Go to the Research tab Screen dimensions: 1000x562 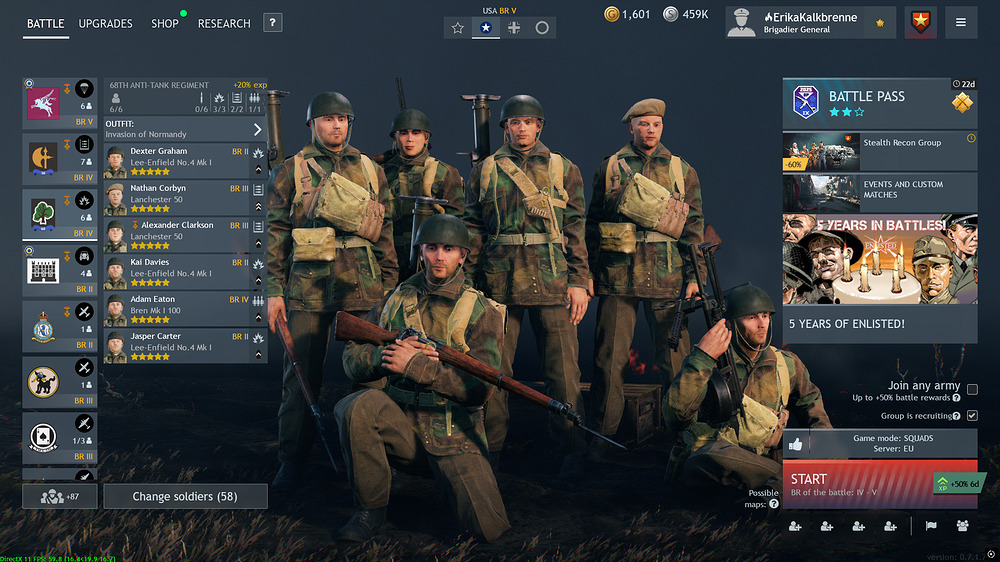pyautogui.click(x=224, y=23)
